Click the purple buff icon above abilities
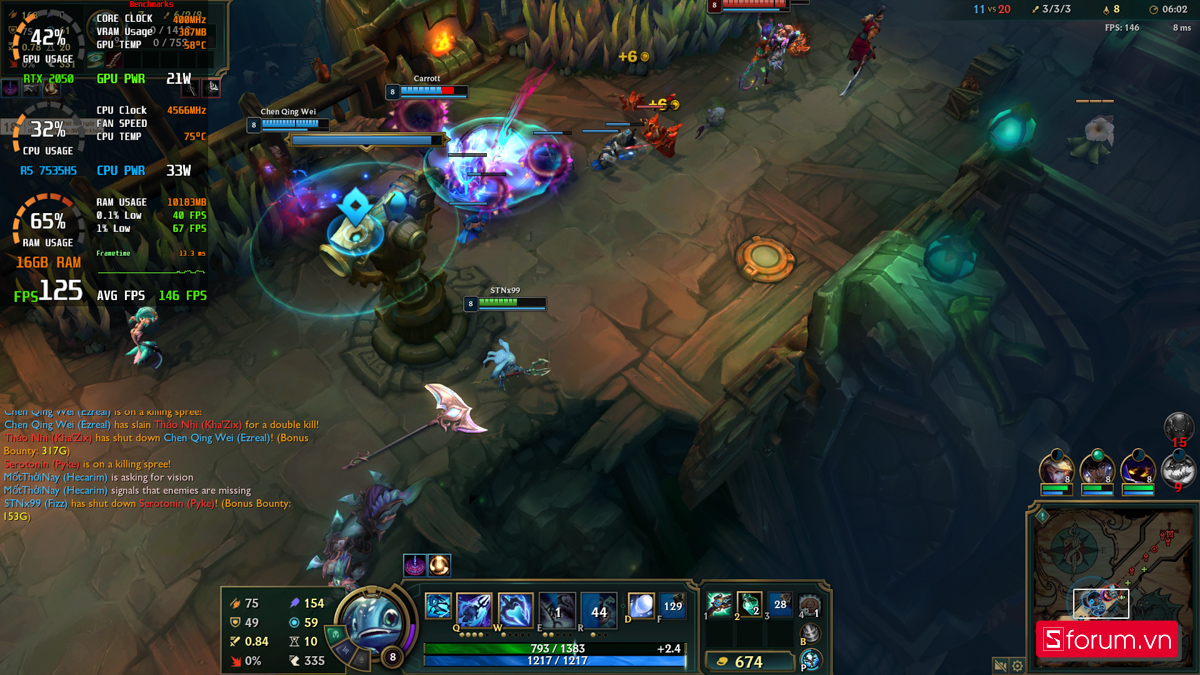 point(415,565)
